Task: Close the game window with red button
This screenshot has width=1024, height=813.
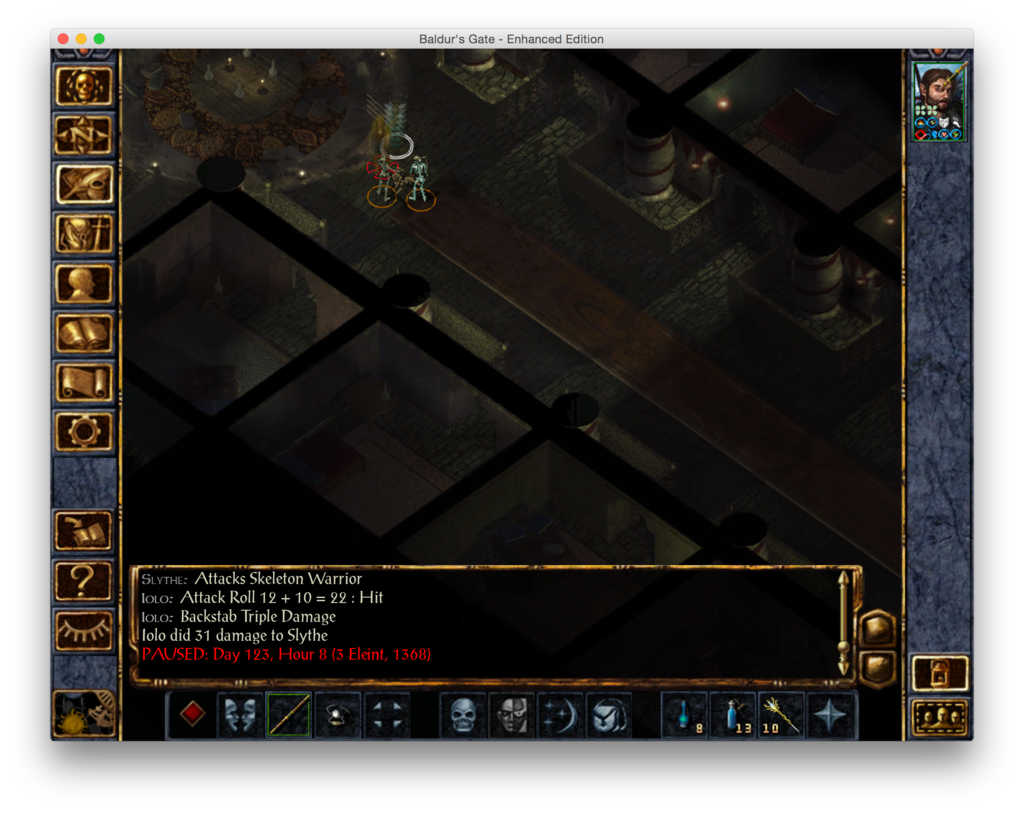Action: [63, 39]
